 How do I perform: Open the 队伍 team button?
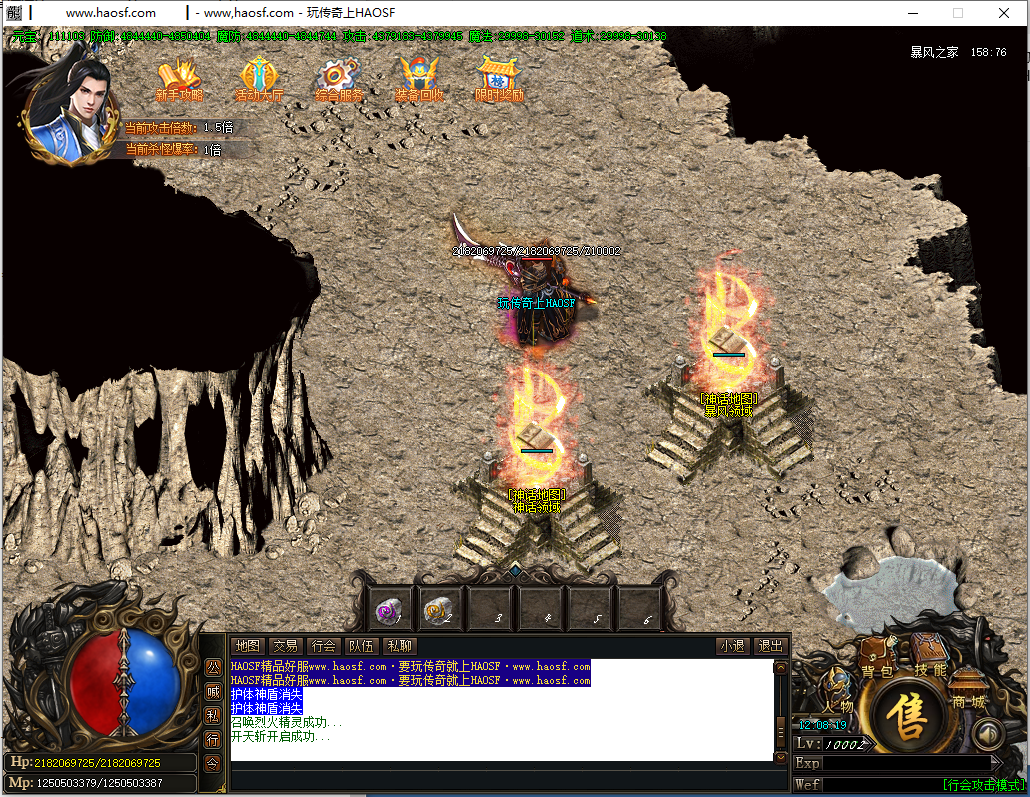[361, 646]
